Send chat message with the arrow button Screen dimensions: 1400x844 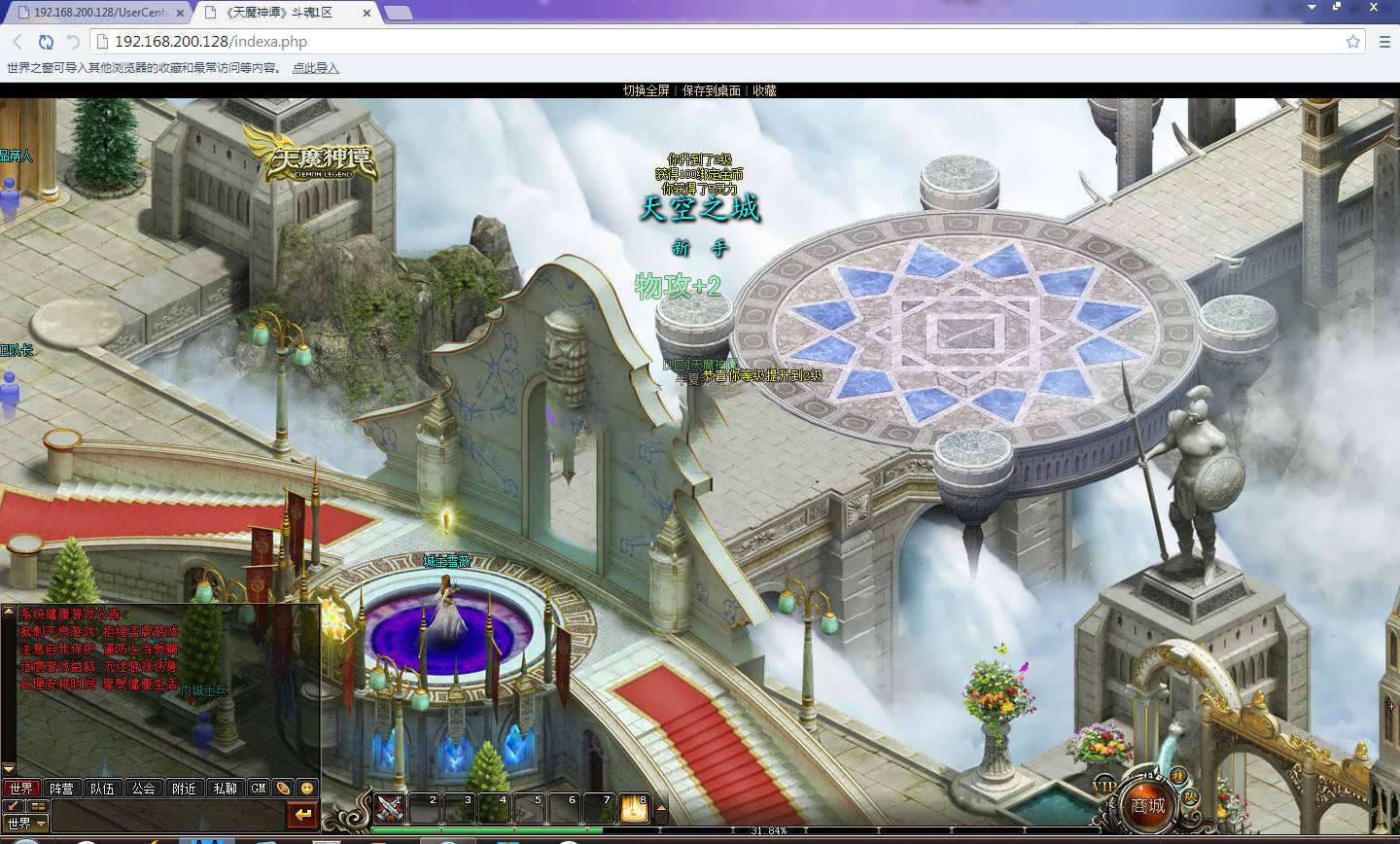click(x=304, y=815)
